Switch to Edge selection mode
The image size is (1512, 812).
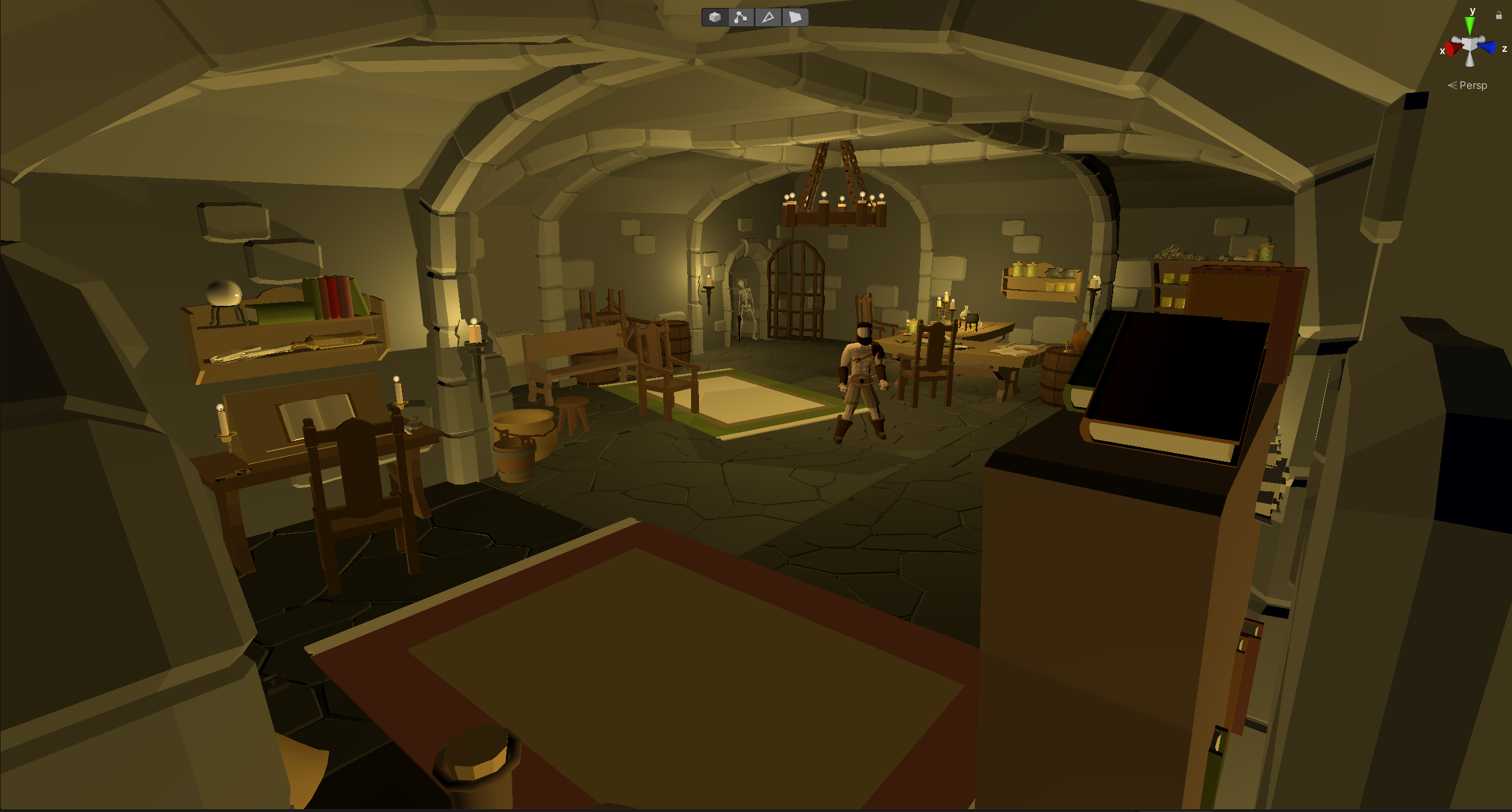(768, 18)
